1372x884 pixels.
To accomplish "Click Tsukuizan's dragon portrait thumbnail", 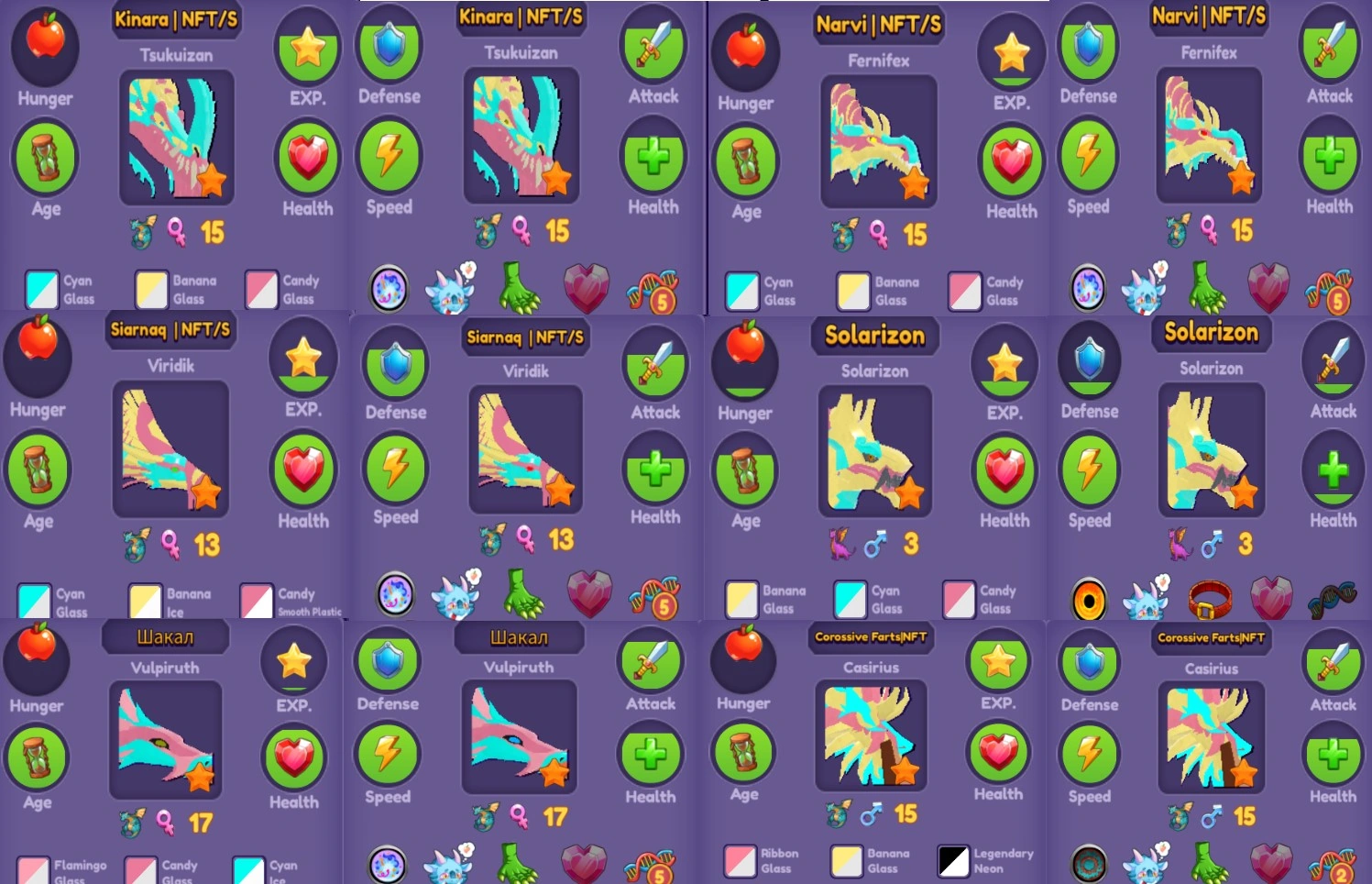I will coord(177,138).
